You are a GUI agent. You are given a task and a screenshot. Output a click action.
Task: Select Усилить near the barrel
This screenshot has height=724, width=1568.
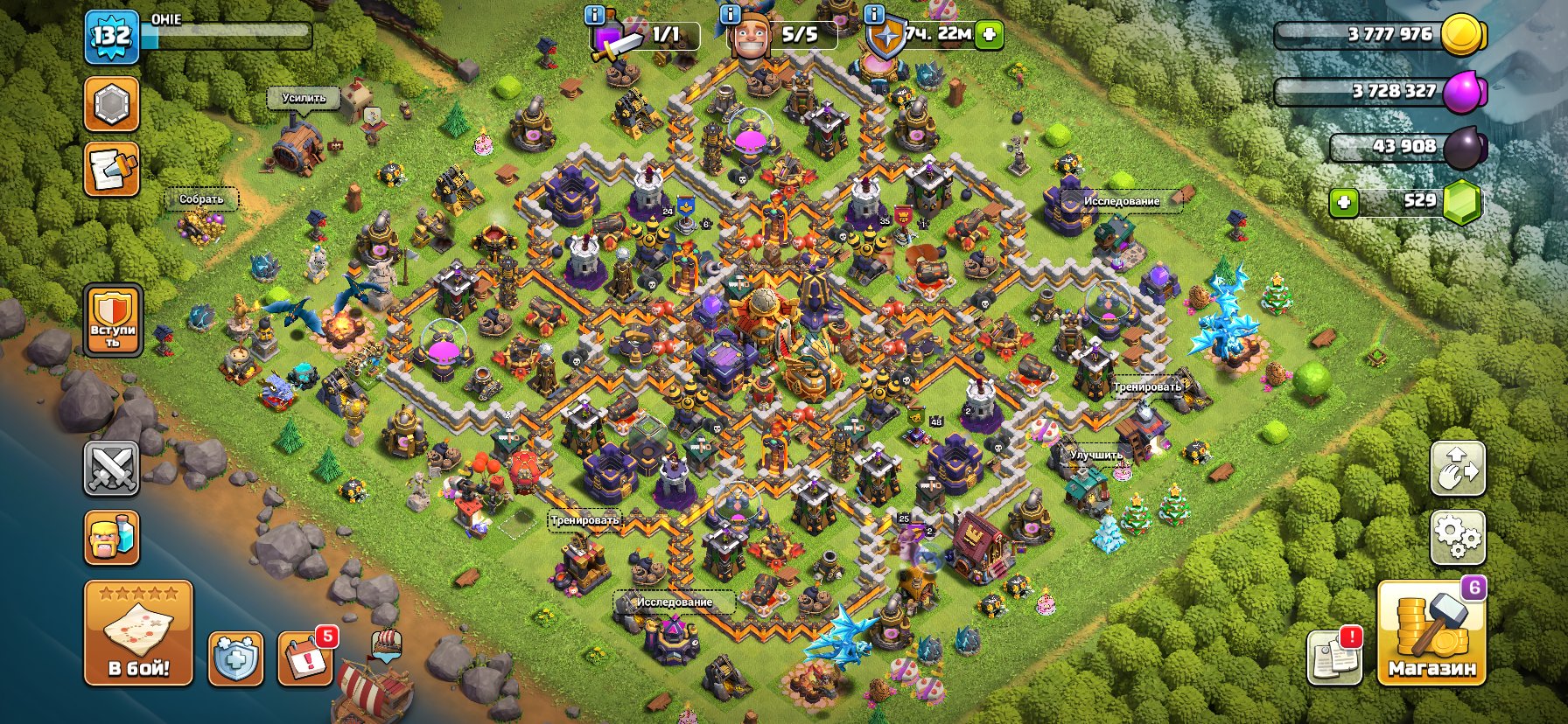(x=304, y=99)
